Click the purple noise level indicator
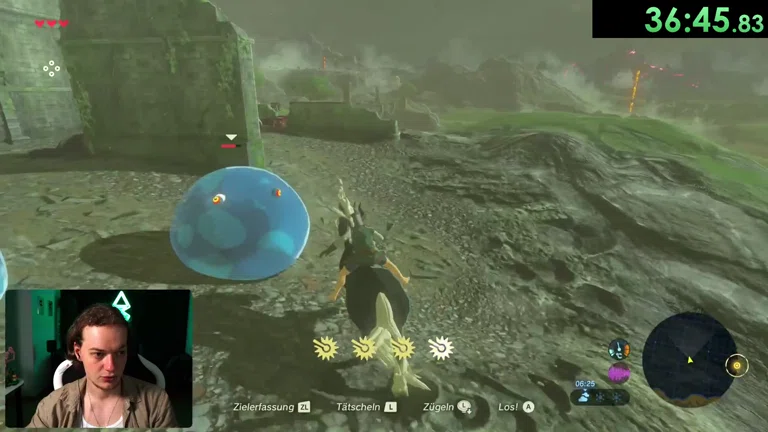The height and width of the screenshot is (432, 768). pos(619,373)
